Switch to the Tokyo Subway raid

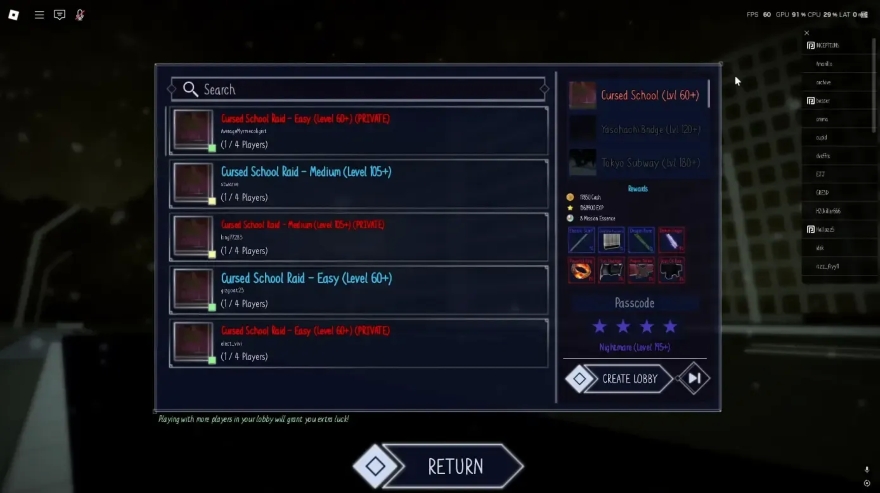639,162
